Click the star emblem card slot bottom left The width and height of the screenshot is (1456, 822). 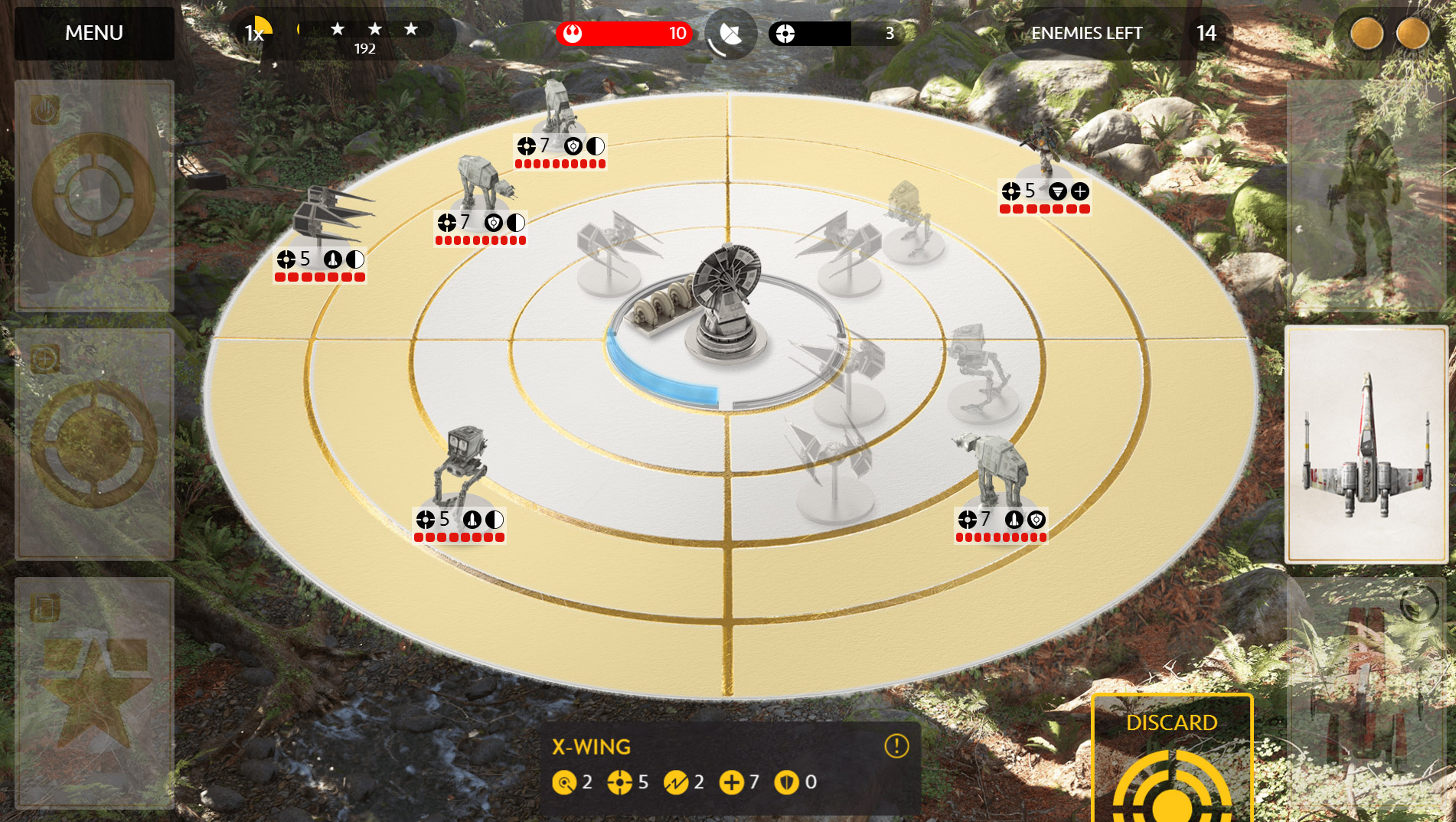[x=95, y=681]
